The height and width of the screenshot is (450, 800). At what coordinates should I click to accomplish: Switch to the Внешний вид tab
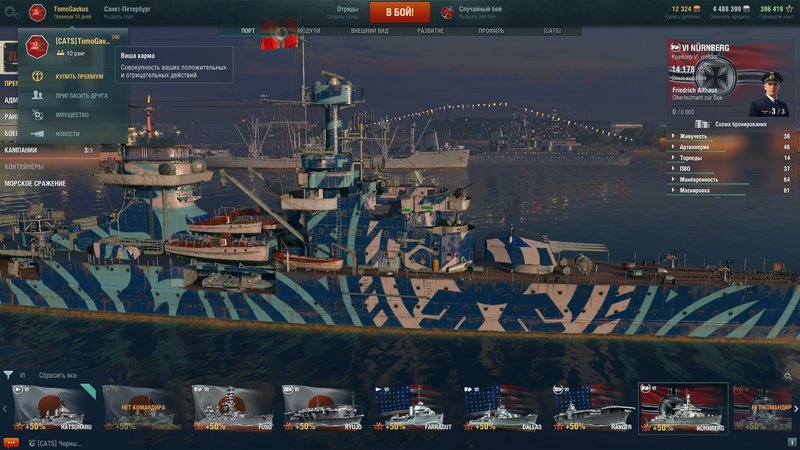[369, 31]
